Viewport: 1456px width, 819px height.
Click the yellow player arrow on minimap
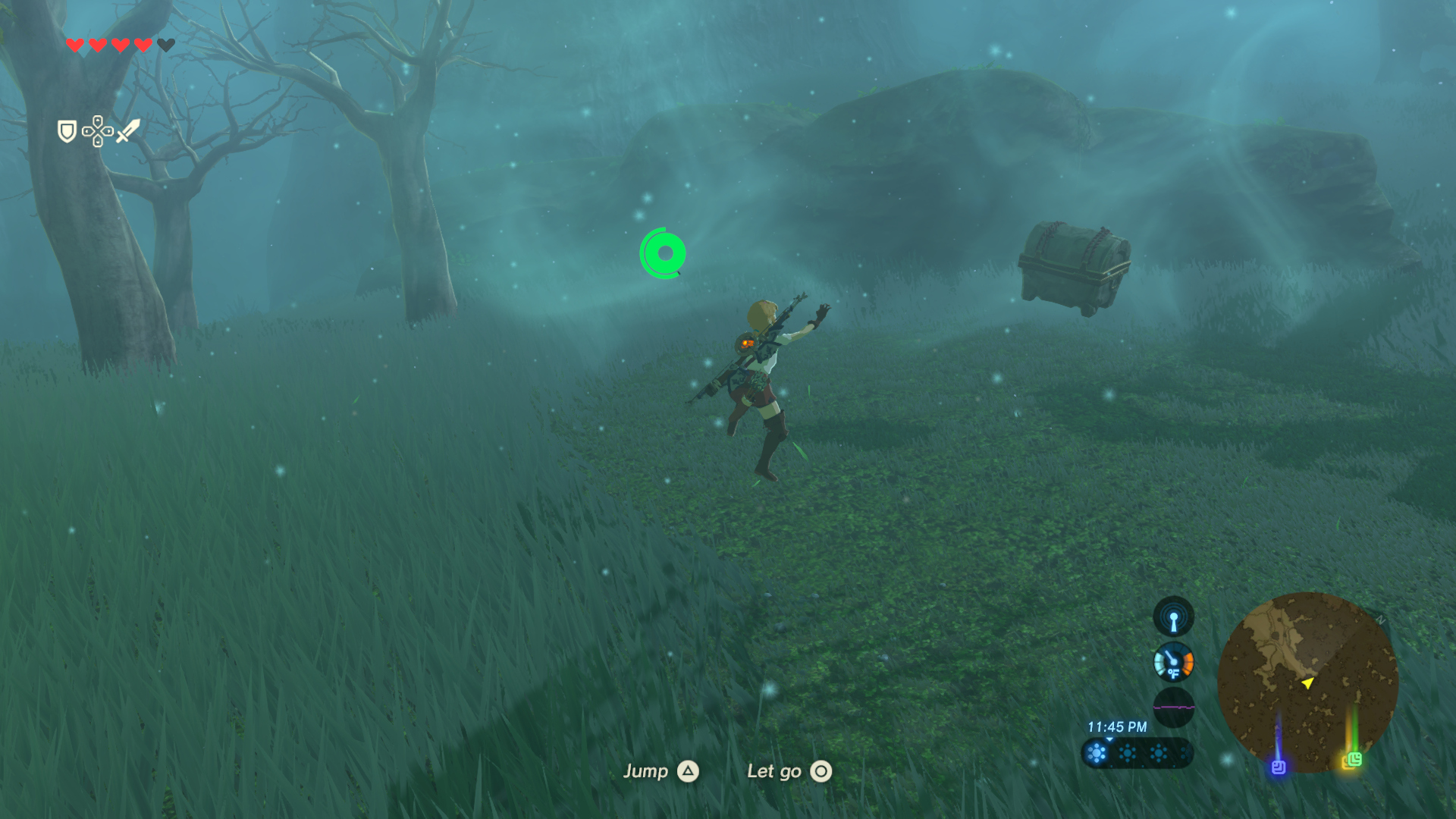[1307, 683]
